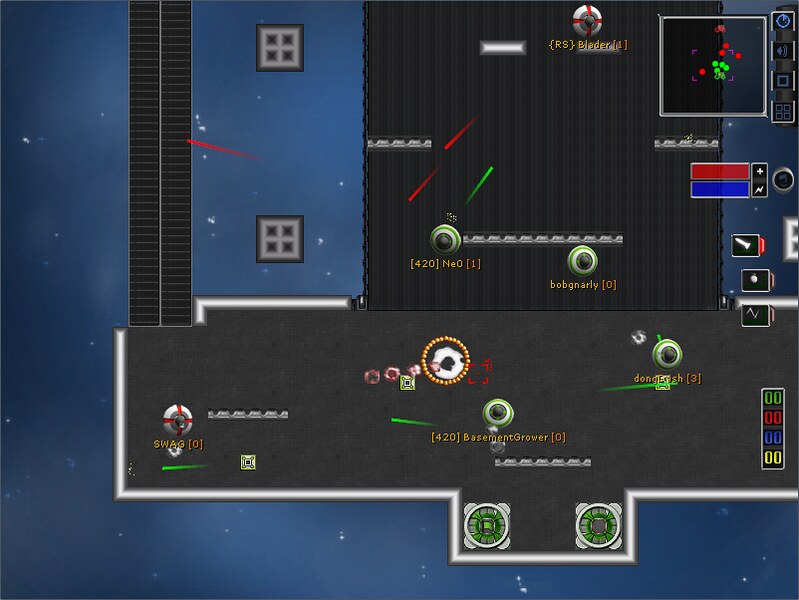The width and height of the screenshot is (799, 600).
Task: Toggle the speaker sound icon
Action: pyautogui.click(x=784, y=50)
